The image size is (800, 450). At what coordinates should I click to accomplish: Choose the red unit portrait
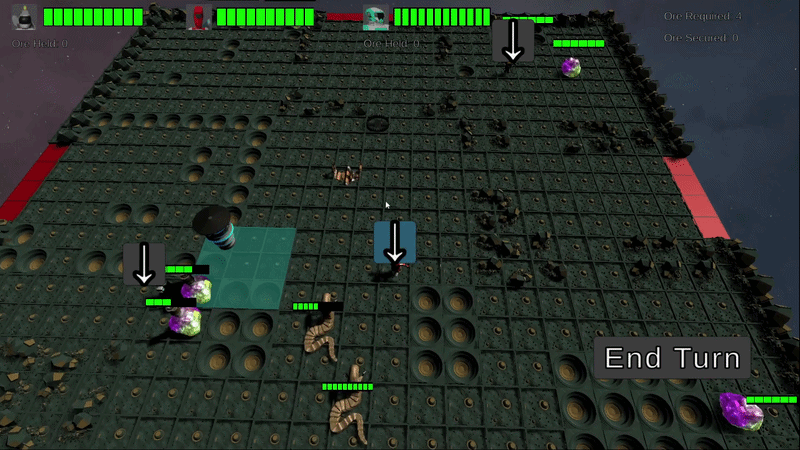coord(199,16)
